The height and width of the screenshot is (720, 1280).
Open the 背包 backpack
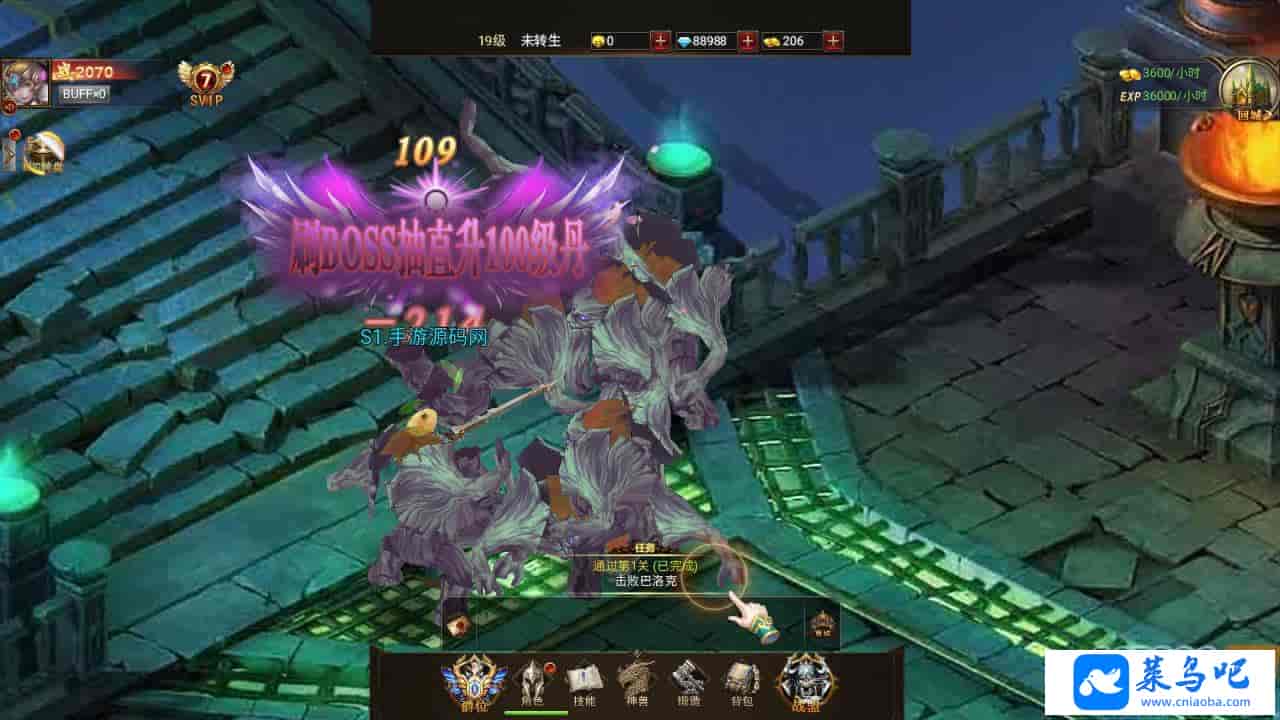click(741, 682)
